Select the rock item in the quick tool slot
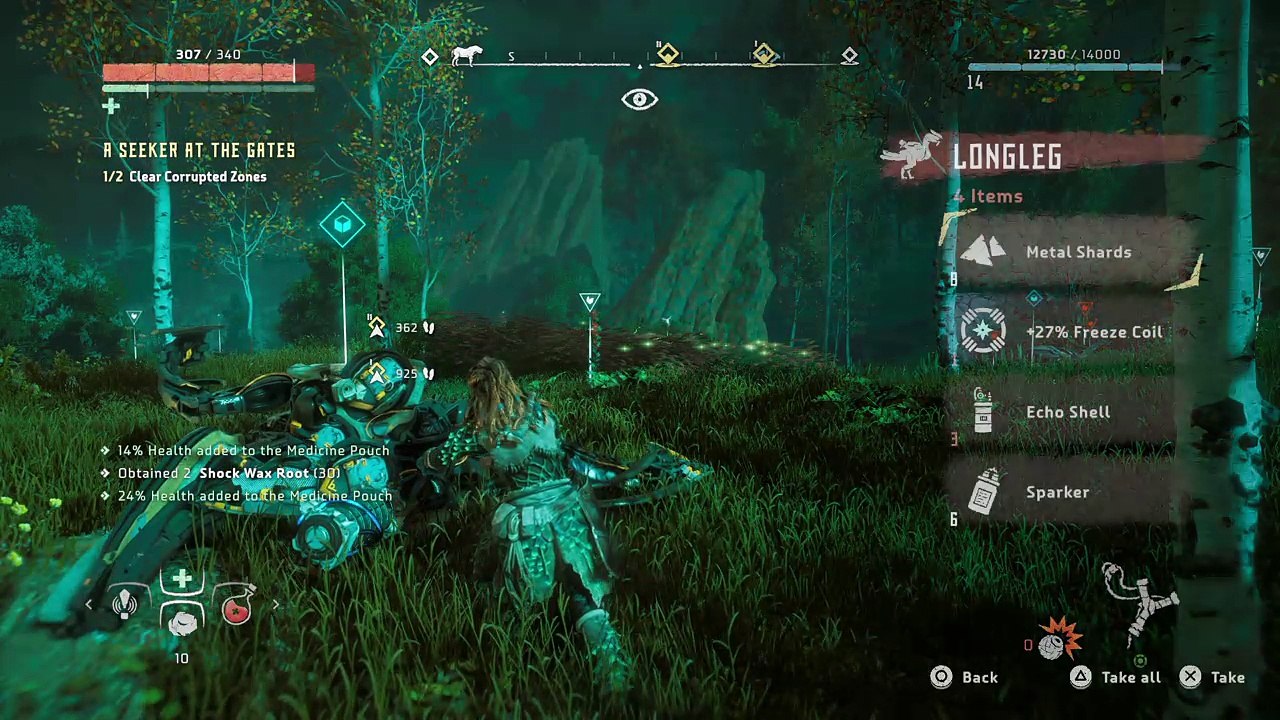Image resolution: width=1280 pixels, height=720 pixels. [181, 623]
